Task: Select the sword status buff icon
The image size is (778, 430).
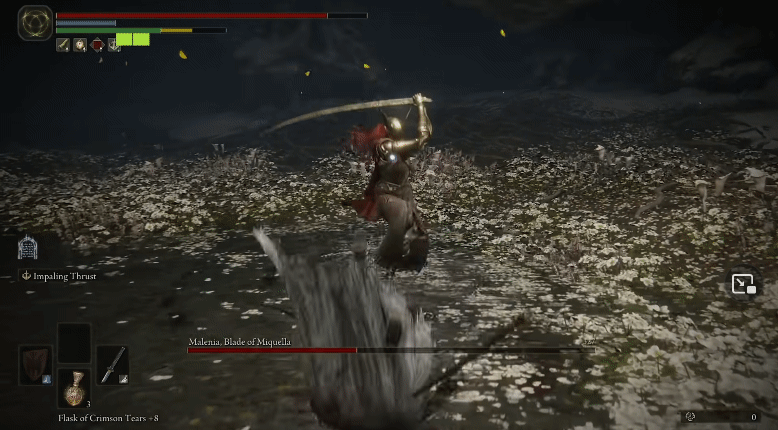Action: click(x=63, y=45)
